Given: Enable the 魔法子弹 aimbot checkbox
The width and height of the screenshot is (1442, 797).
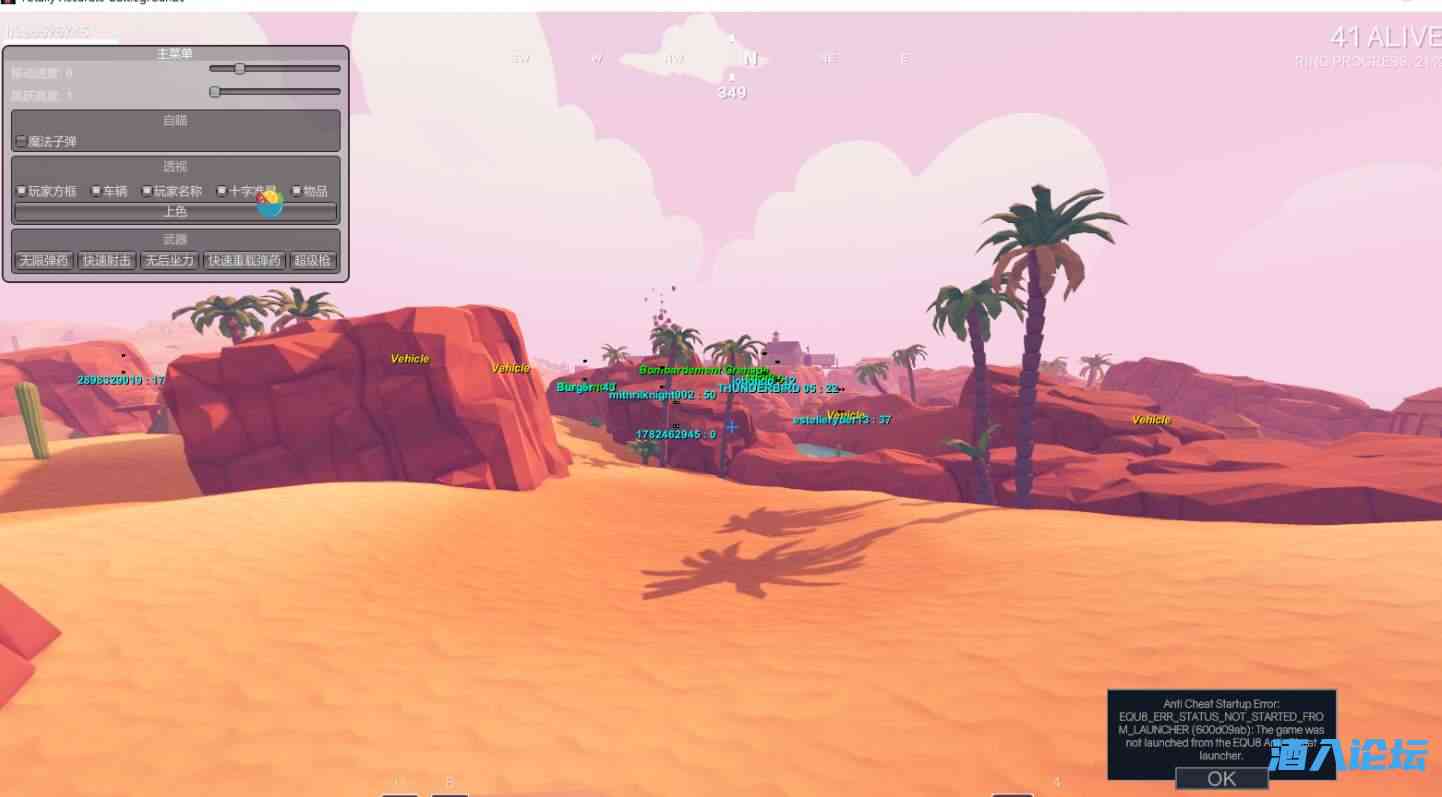Looking at the screenshot, I should [21, 140].
